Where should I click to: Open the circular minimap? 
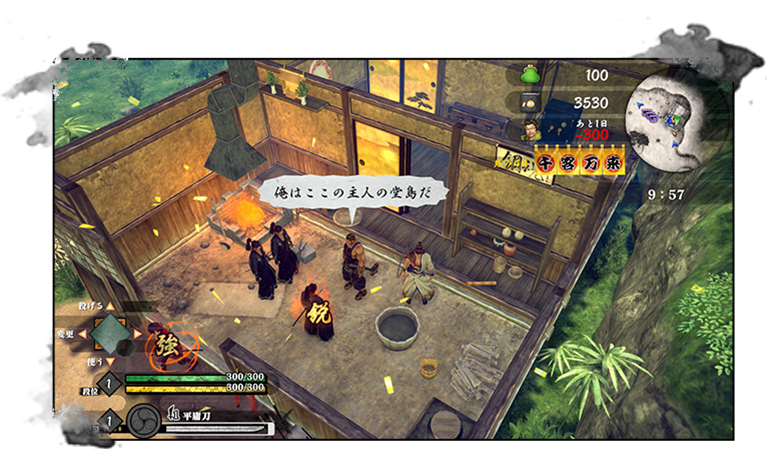click(x=670, y=123)
